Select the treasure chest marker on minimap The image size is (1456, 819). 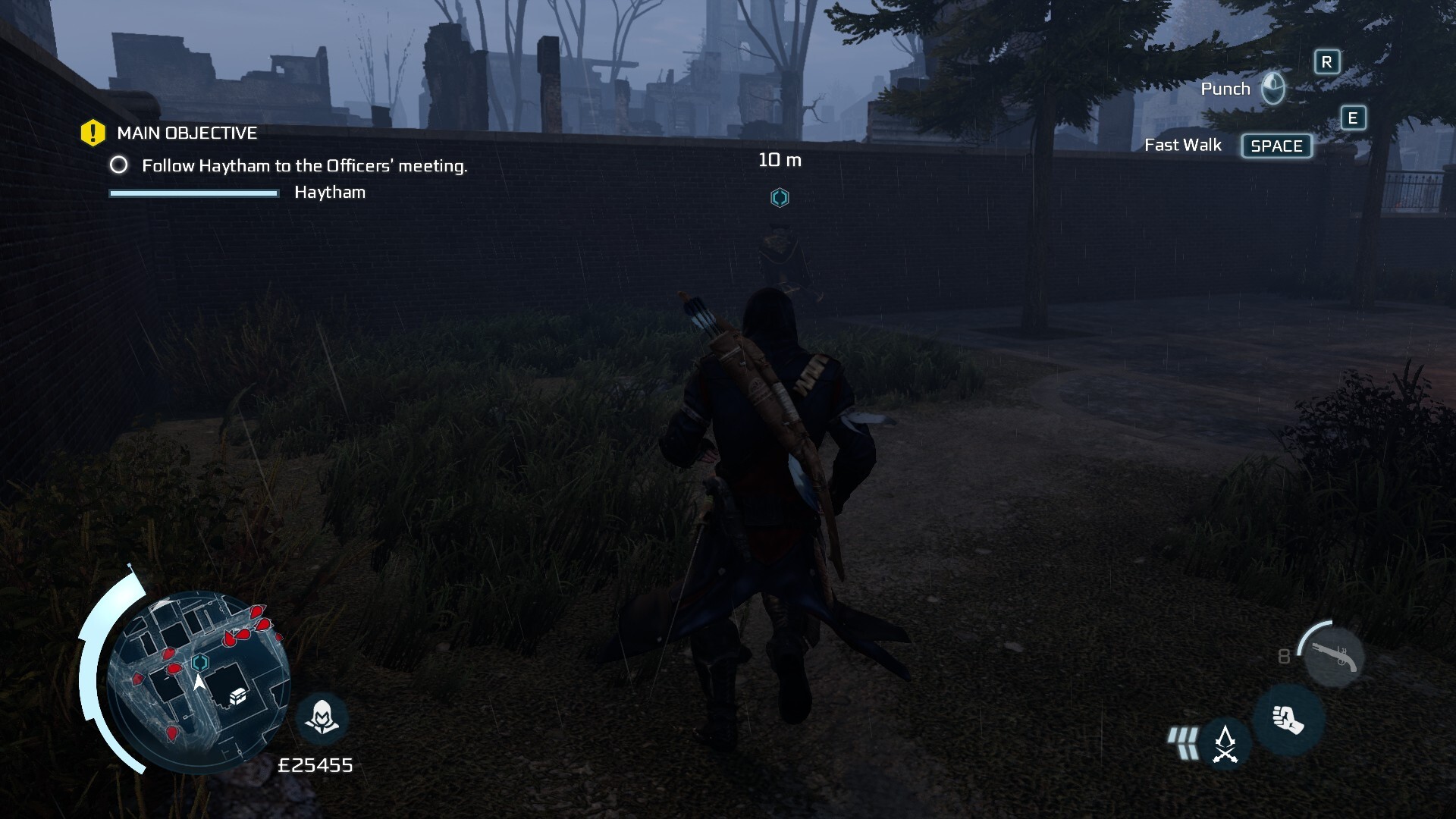[x=238, y=695]
